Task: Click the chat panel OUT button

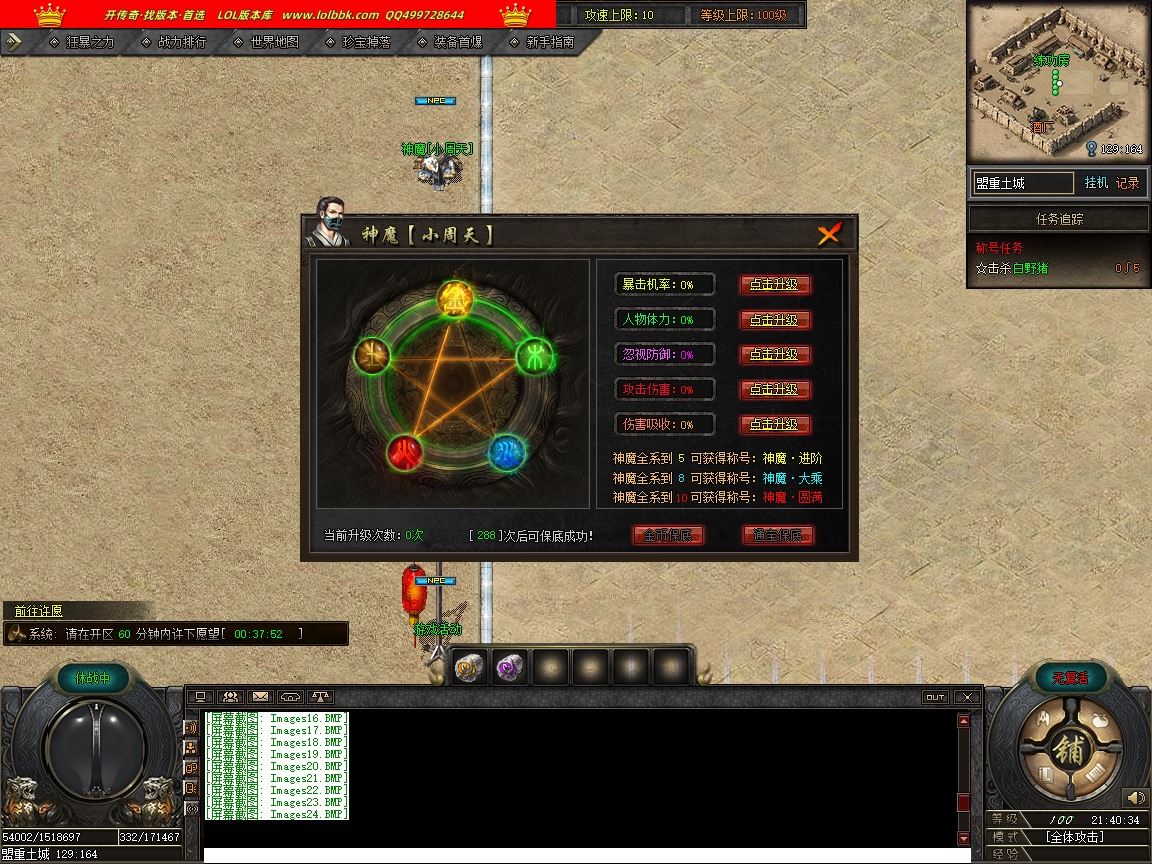Action: click(x=935, y=697)
